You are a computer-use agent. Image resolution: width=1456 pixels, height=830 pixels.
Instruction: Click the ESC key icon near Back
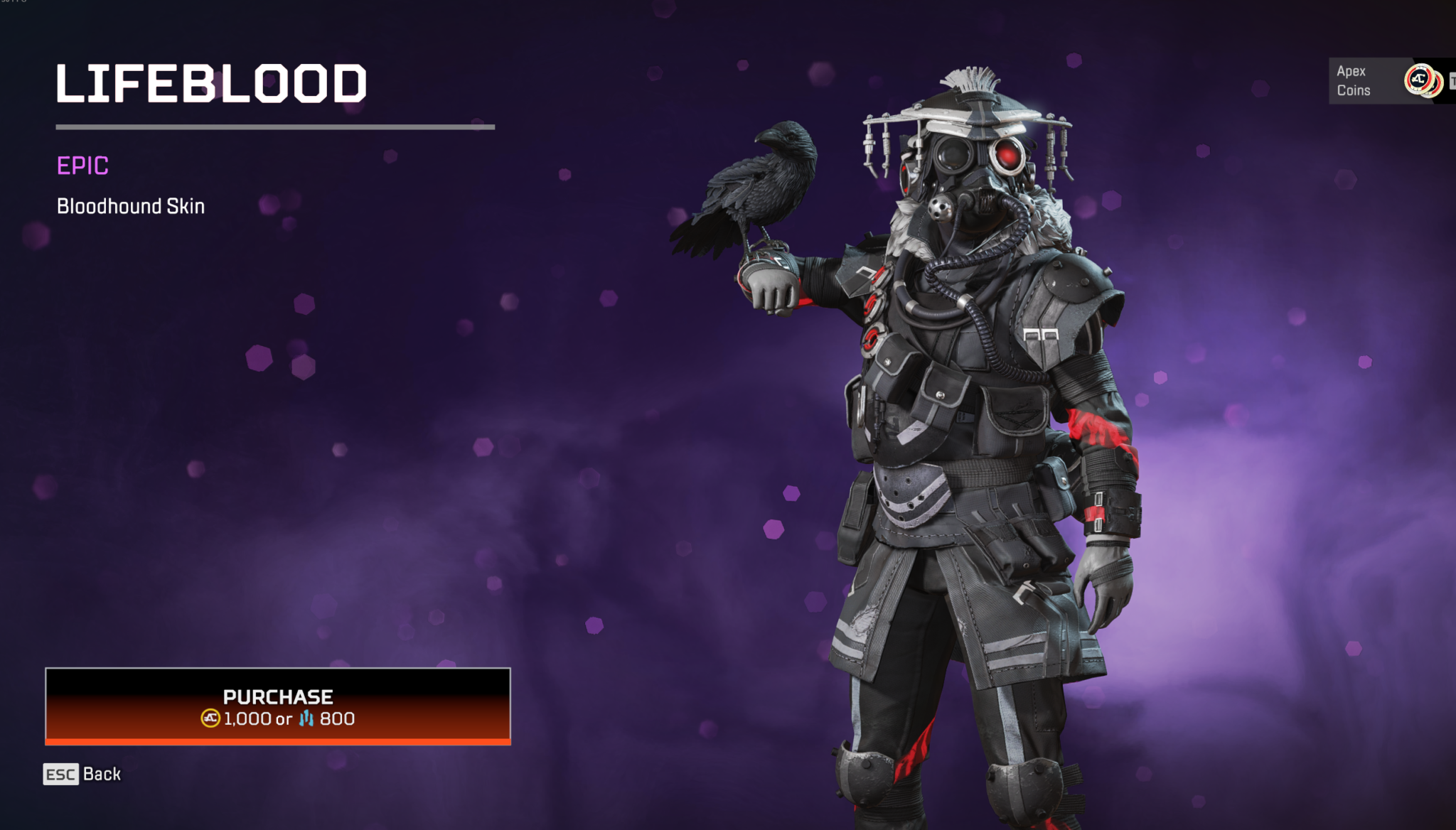(x=60, y=775)
